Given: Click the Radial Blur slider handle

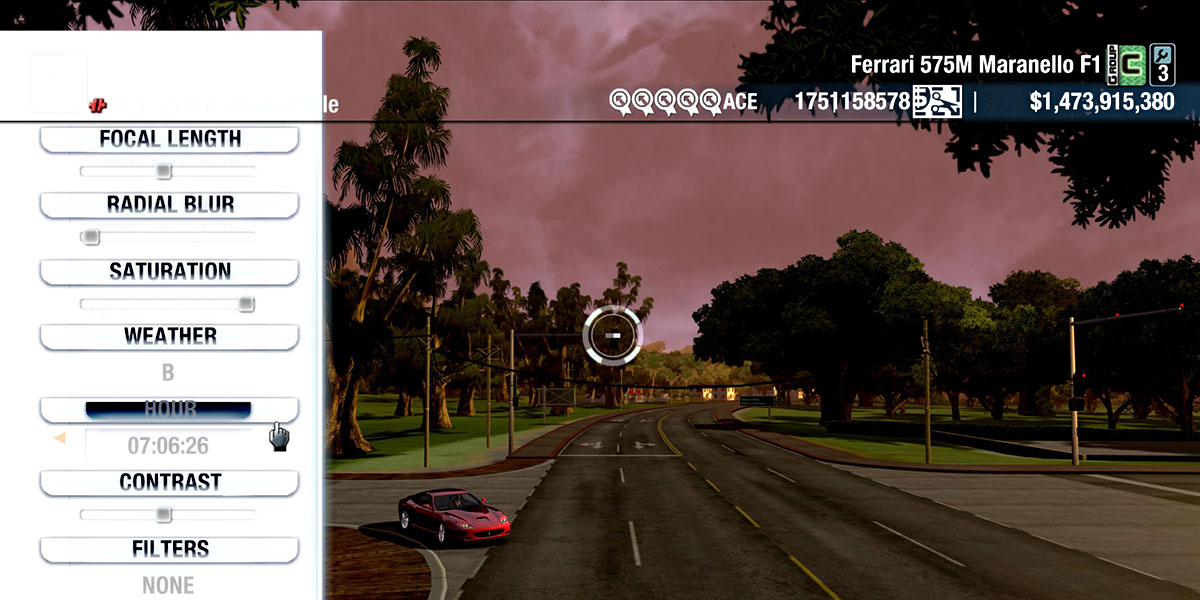Looking at the screenshot, I should (91, 237).
